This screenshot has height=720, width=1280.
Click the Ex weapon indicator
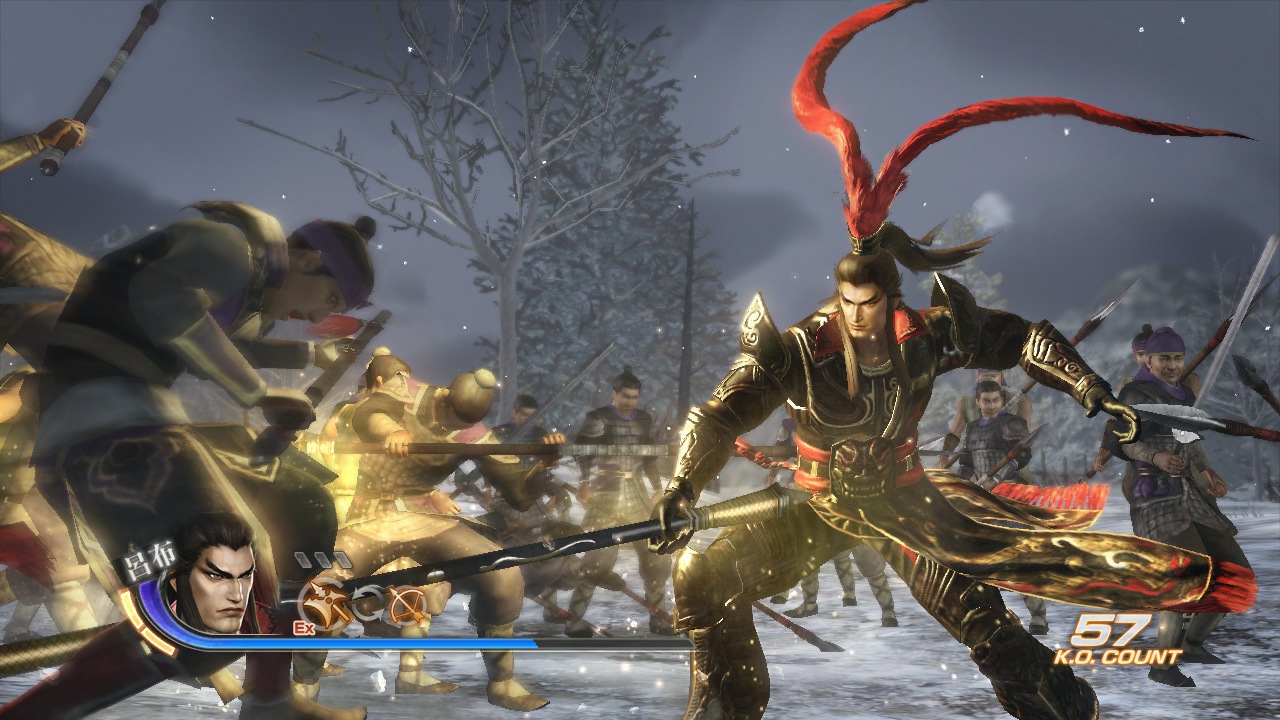306,628
